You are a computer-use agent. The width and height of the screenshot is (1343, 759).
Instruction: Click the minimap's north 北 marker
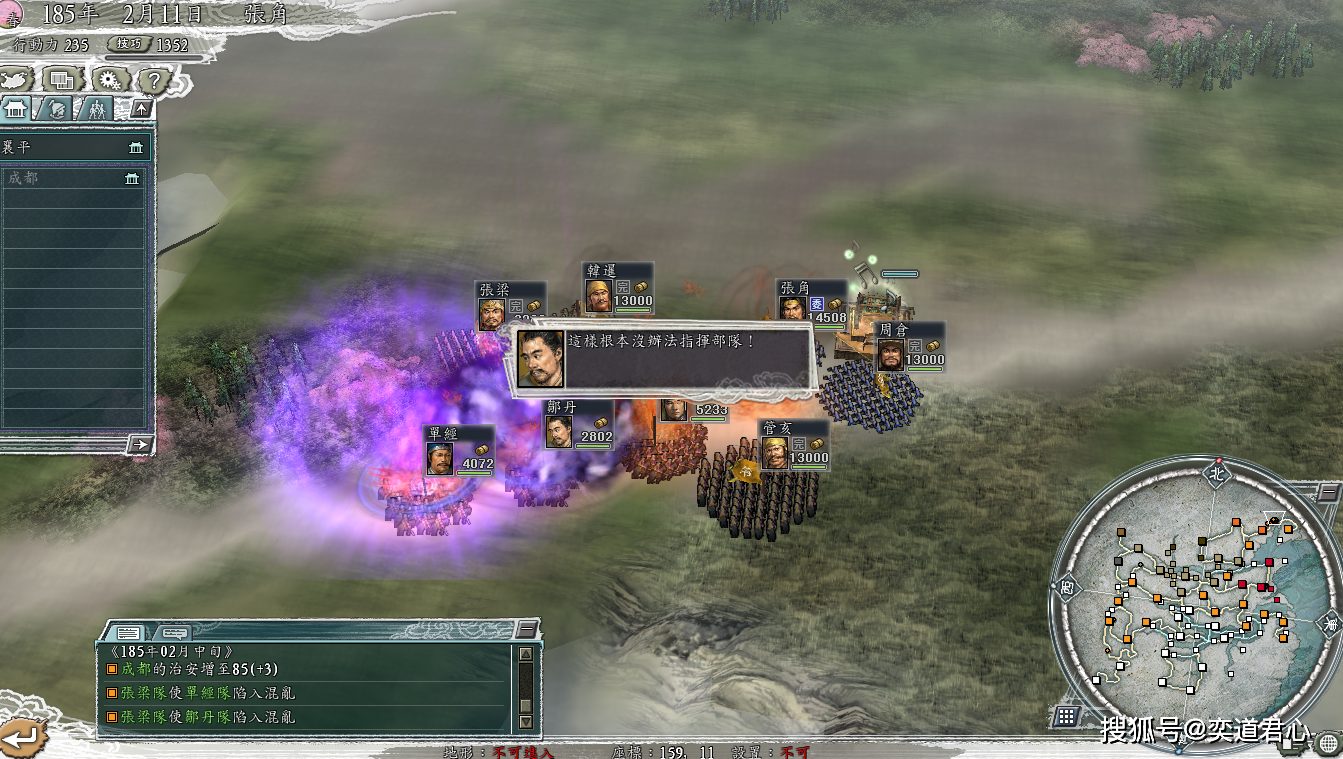[1216, 471]
